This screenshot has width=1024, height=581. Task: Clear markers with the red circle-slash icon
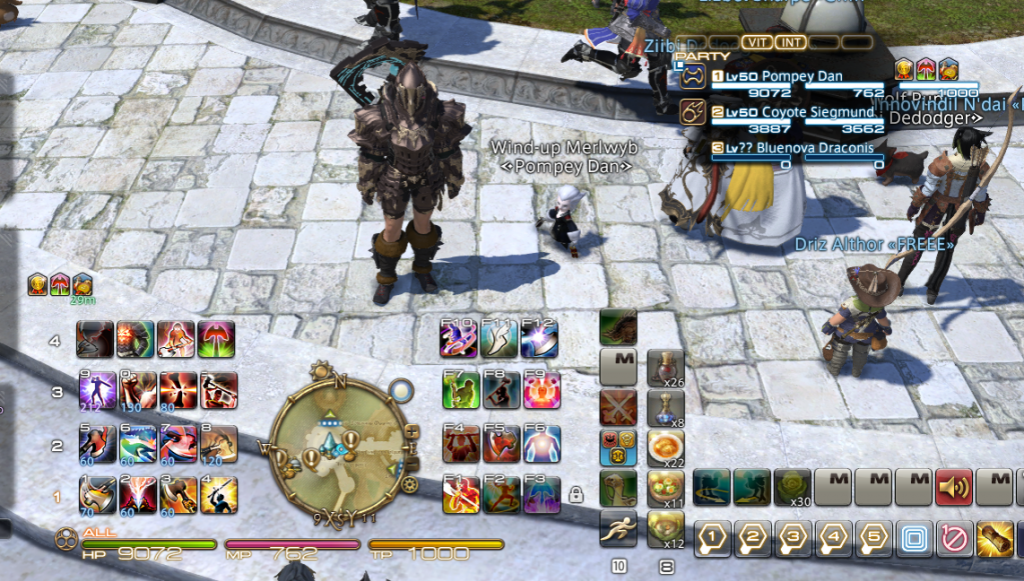point(955,540)
